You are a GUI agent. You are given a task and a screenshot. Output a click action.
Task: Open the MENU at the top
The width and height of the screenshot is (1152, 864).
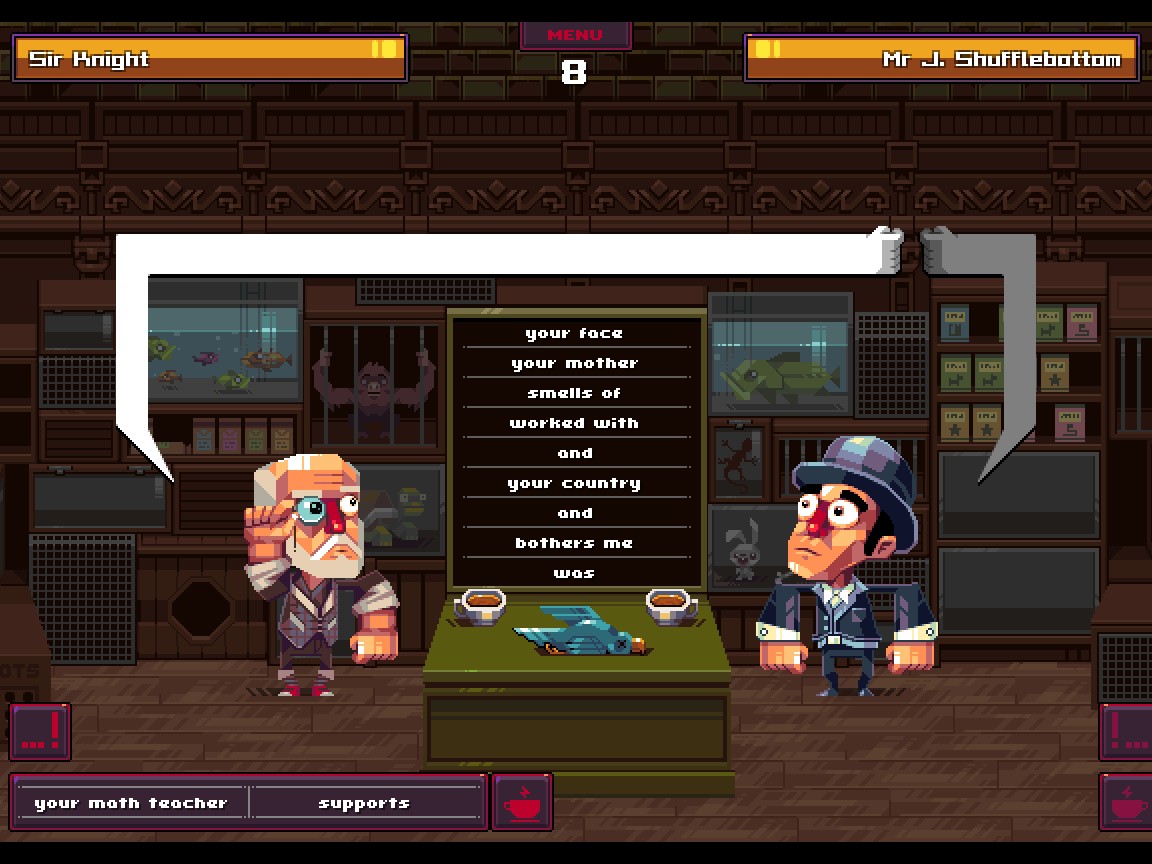click(575, 34)
